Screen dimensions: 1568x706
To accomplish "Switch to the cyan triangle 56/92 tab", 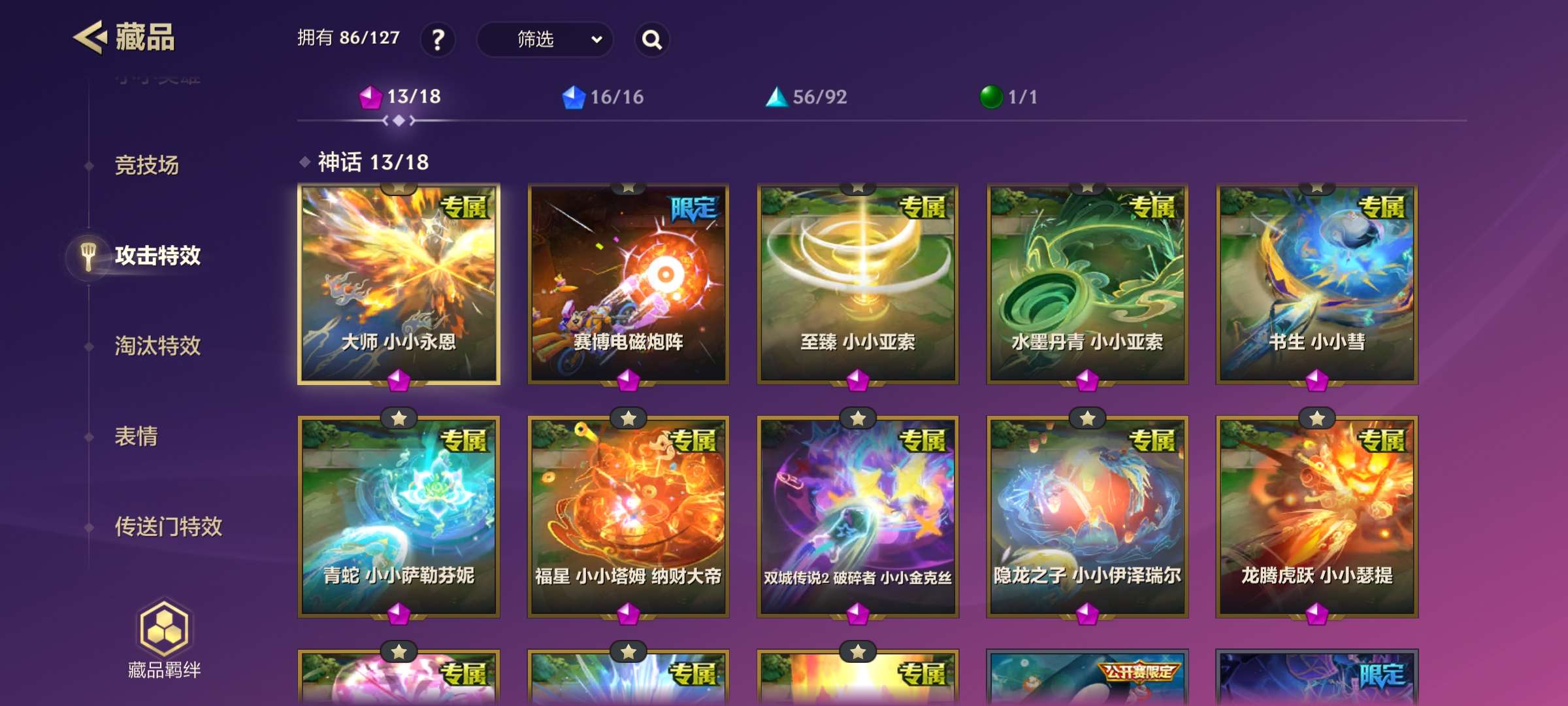I will (x=806, y=97).
